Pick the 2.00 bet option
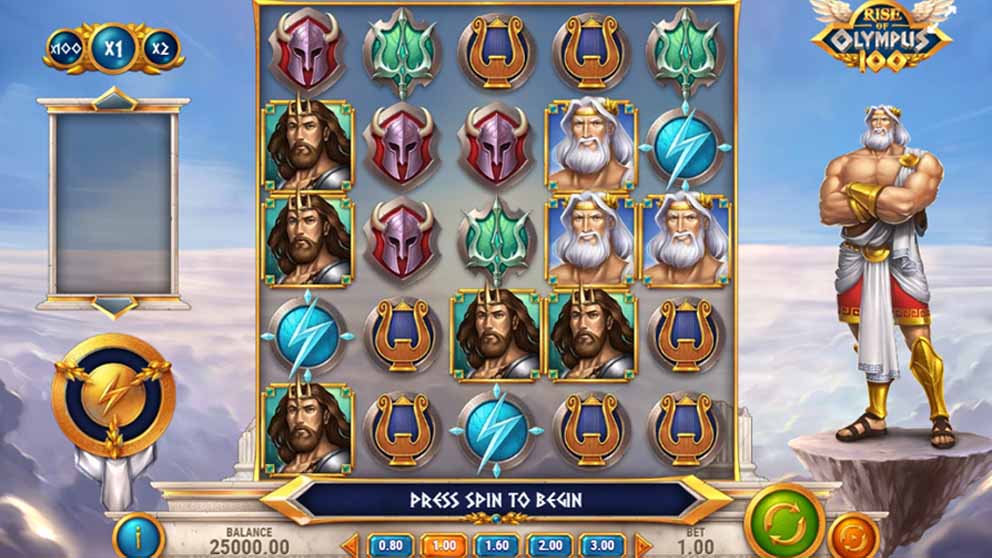The width and height of the screenshot is (992, 558). 551,546
